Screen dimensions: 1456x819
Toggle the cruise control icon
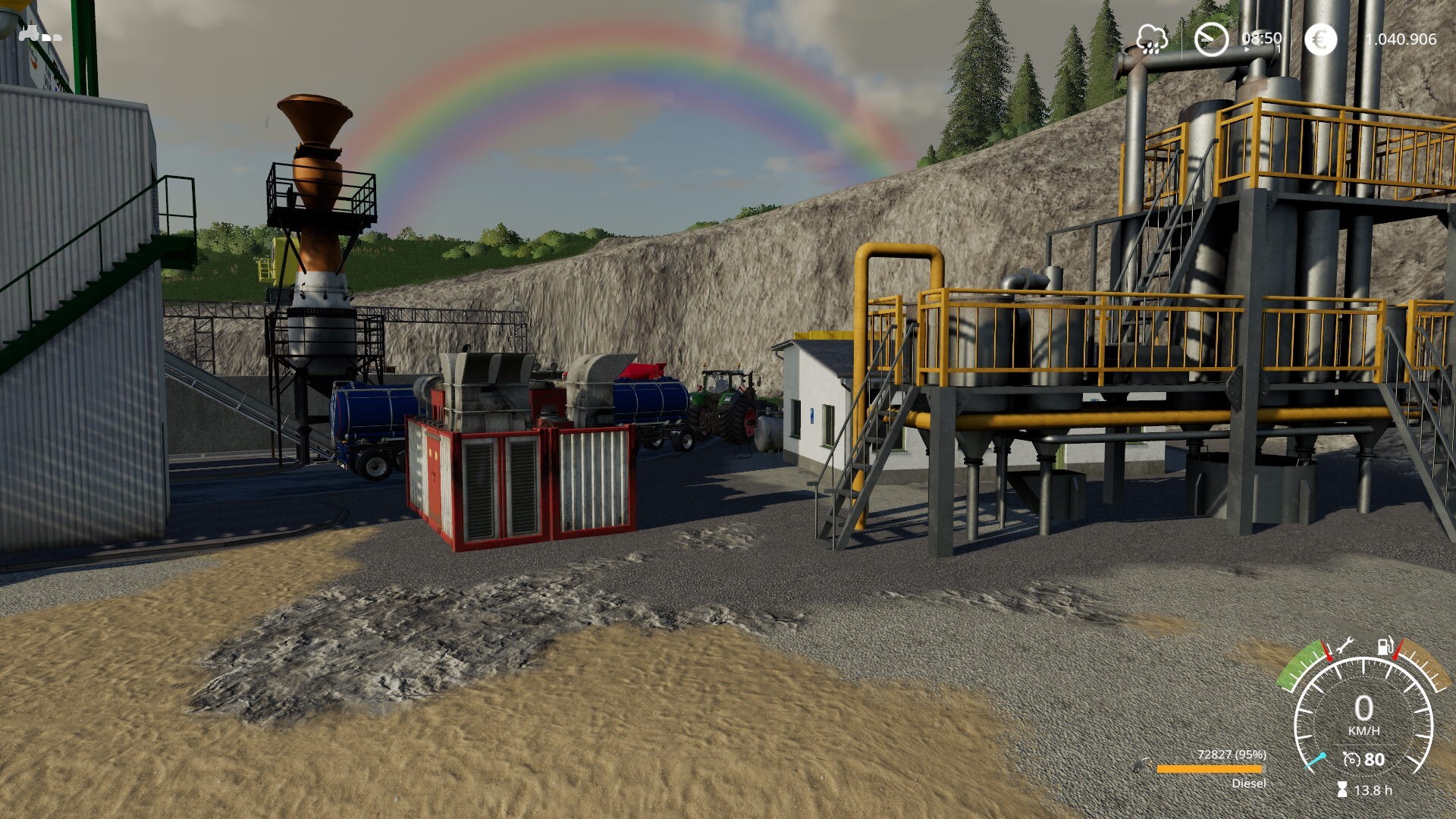pos(1351,759)
